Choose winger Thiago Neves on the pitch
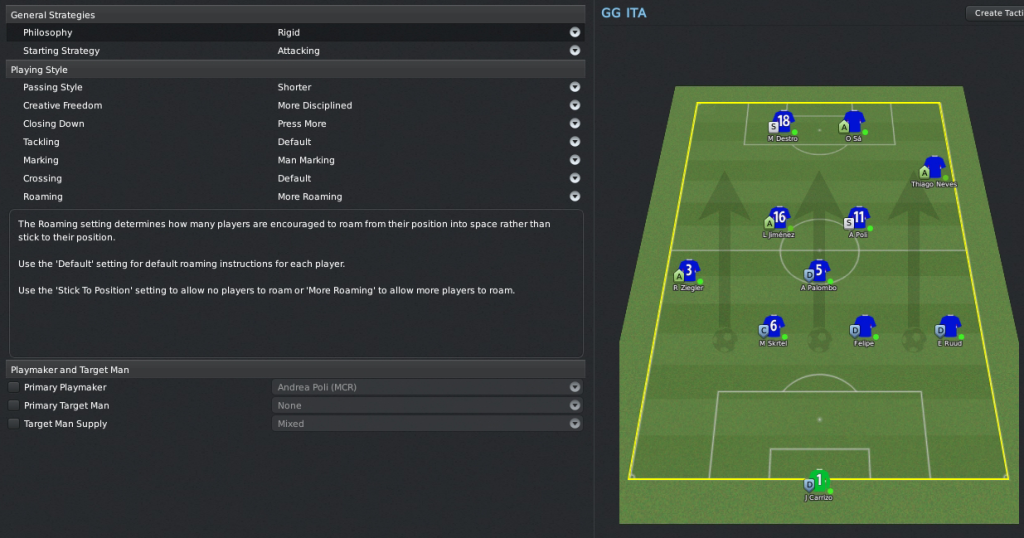 (934, 167)
